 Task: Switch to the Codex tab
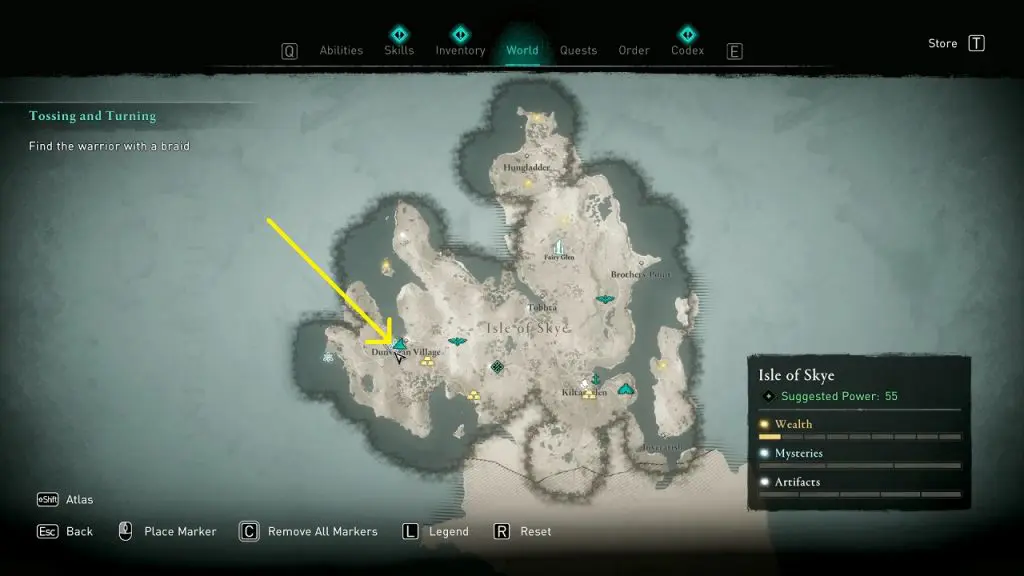pos(687,51)
